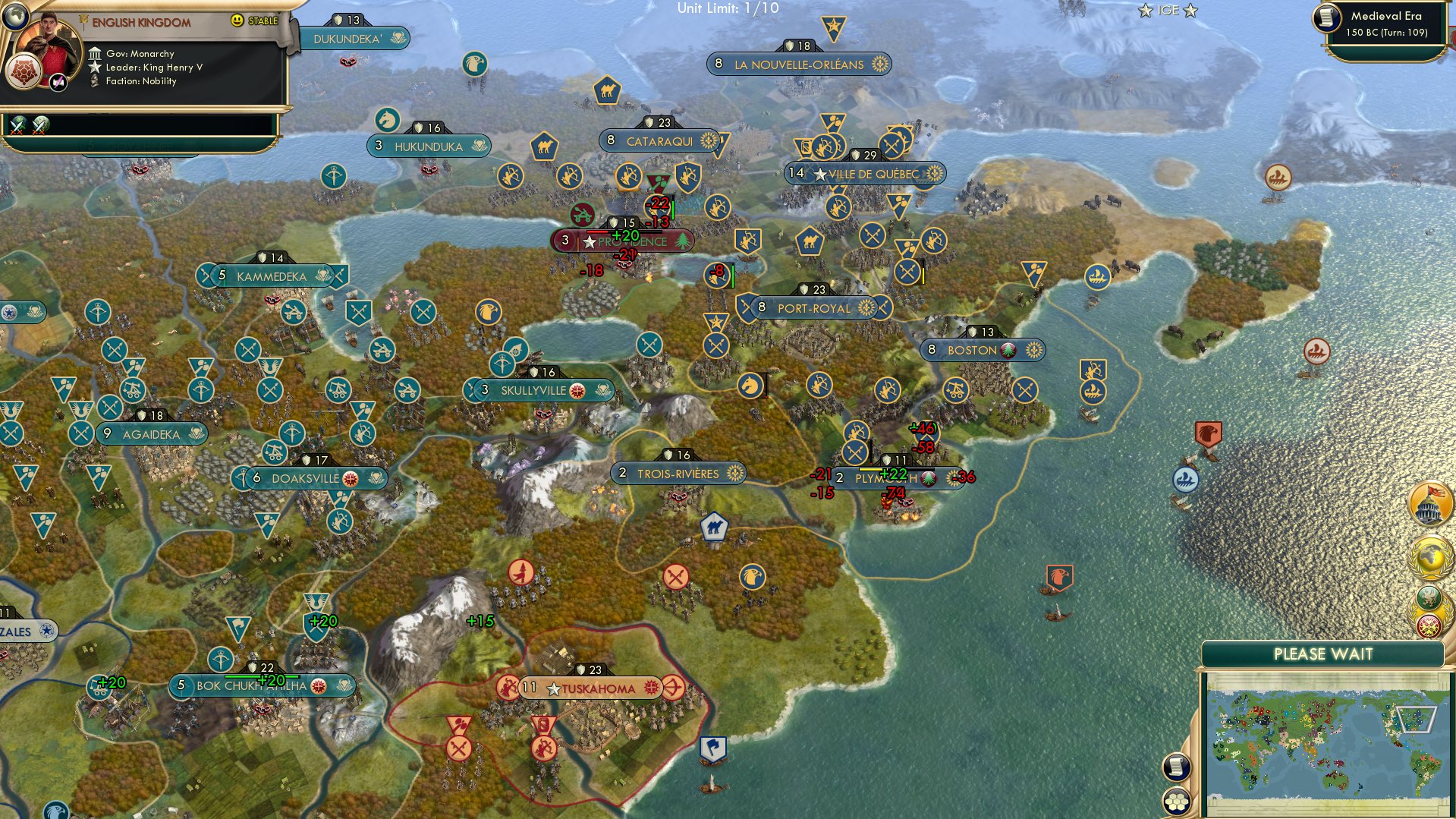Viewport: 1456px width, 819px height.
Task: Click the Trois-Rivières city name
Action: [678, 472]
